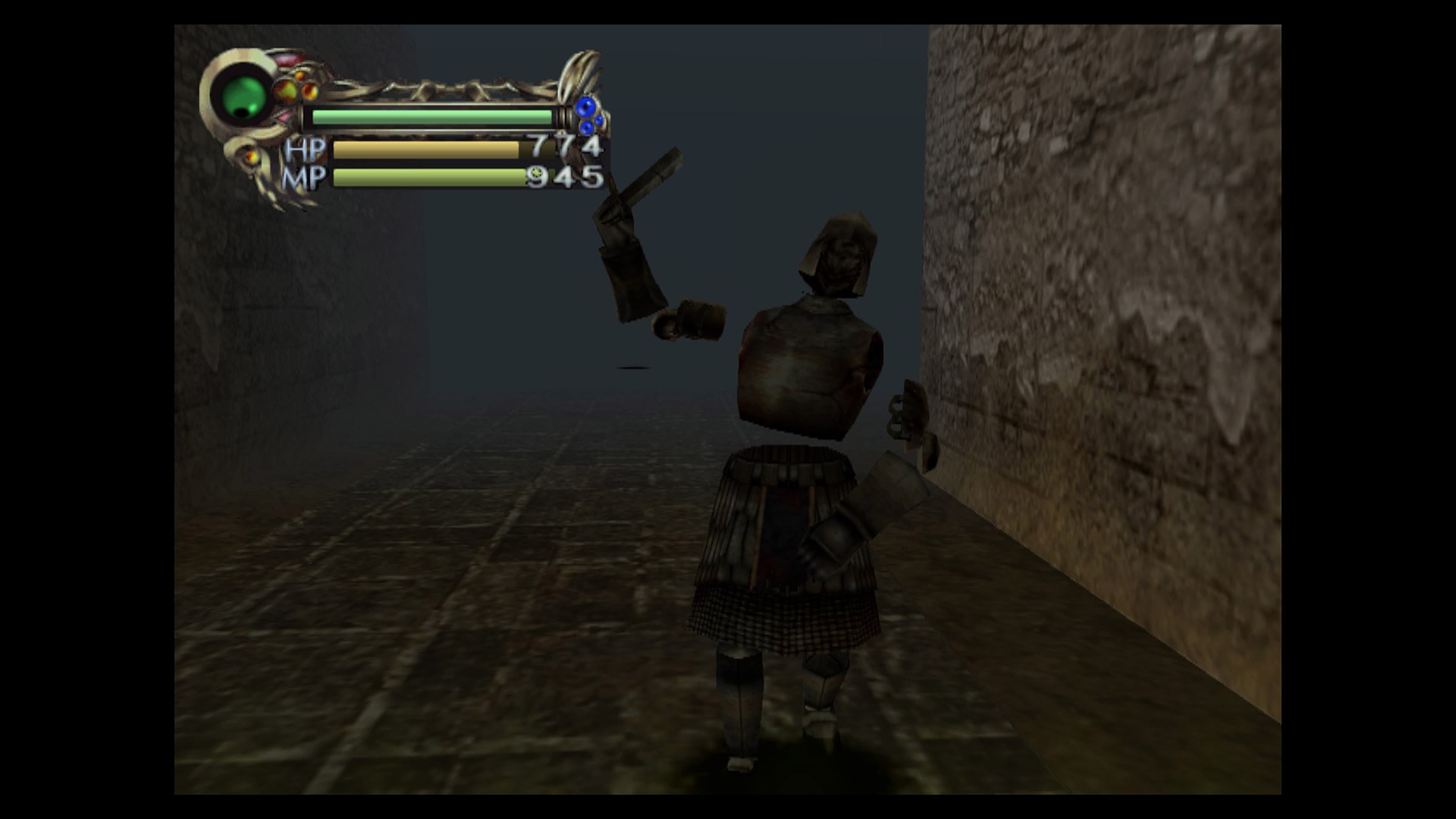Click the green risk gauge bar
The height and width of the screenshot is (819, 1456).
pyautogui.click(x=431, y=117)
